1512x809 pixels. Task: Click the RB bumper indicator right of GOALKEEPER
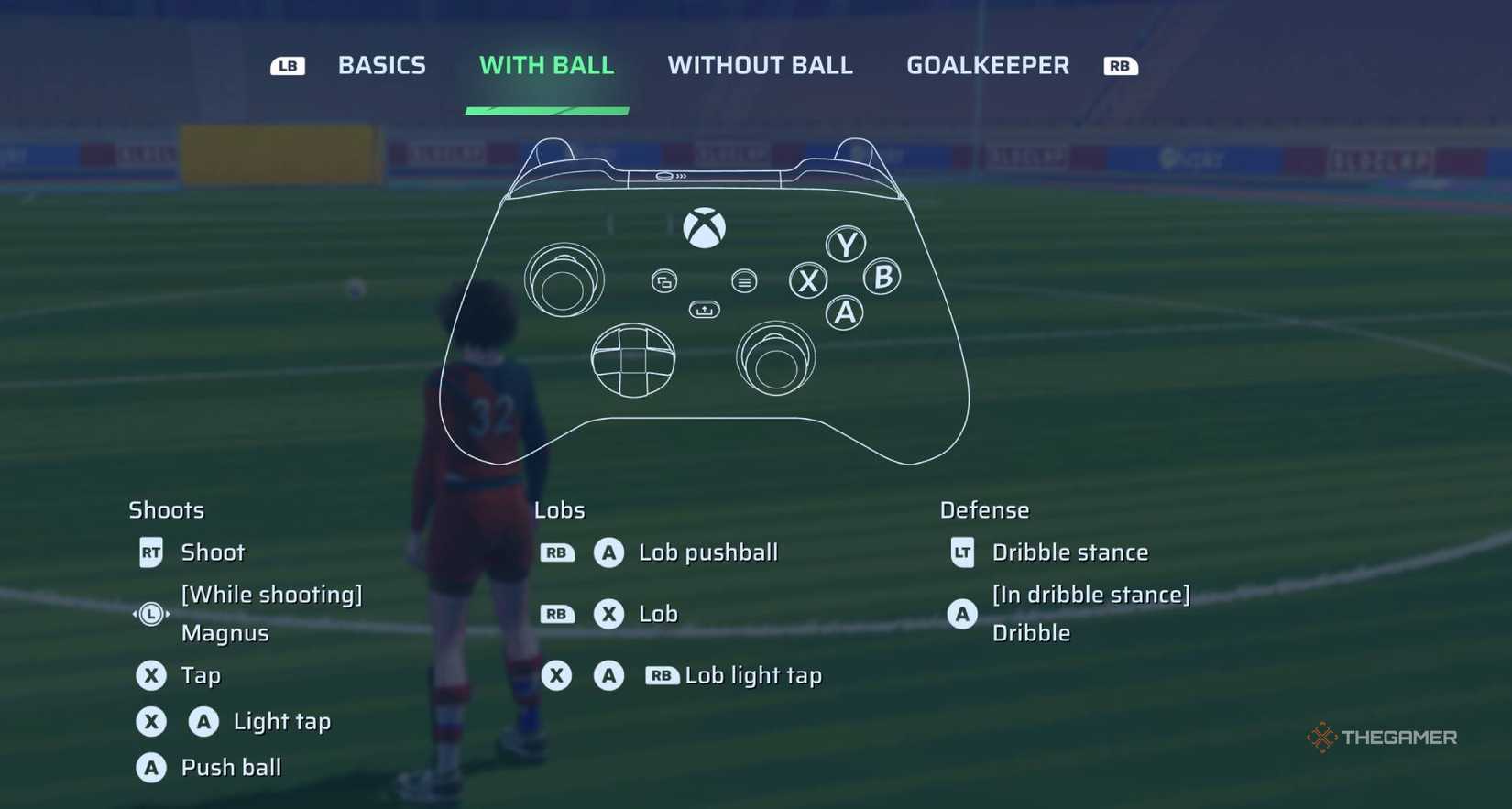pyautogui.click(x=1120, y=65)
